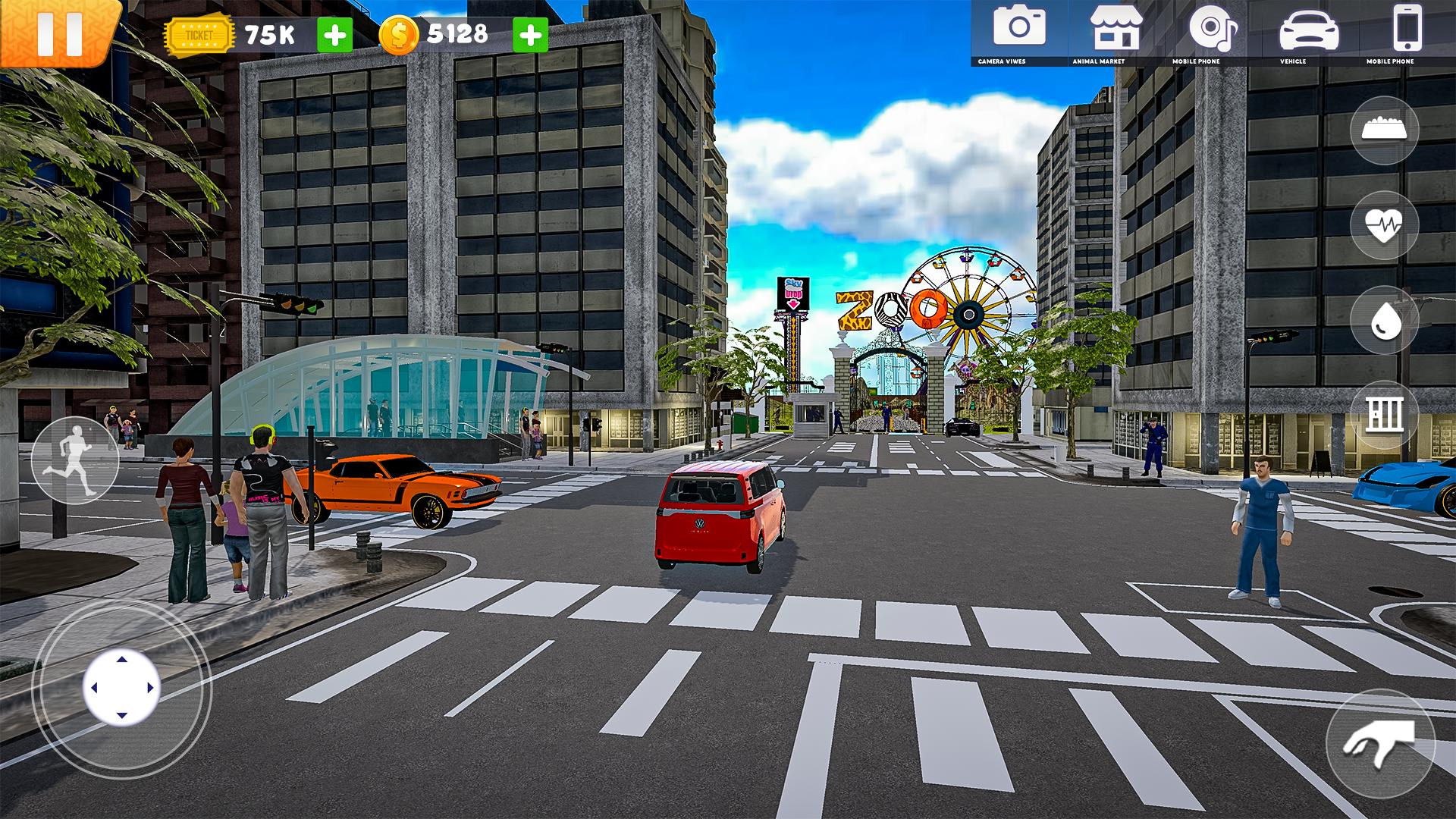Toggle the running man sprint button

(x=74, y=461)
